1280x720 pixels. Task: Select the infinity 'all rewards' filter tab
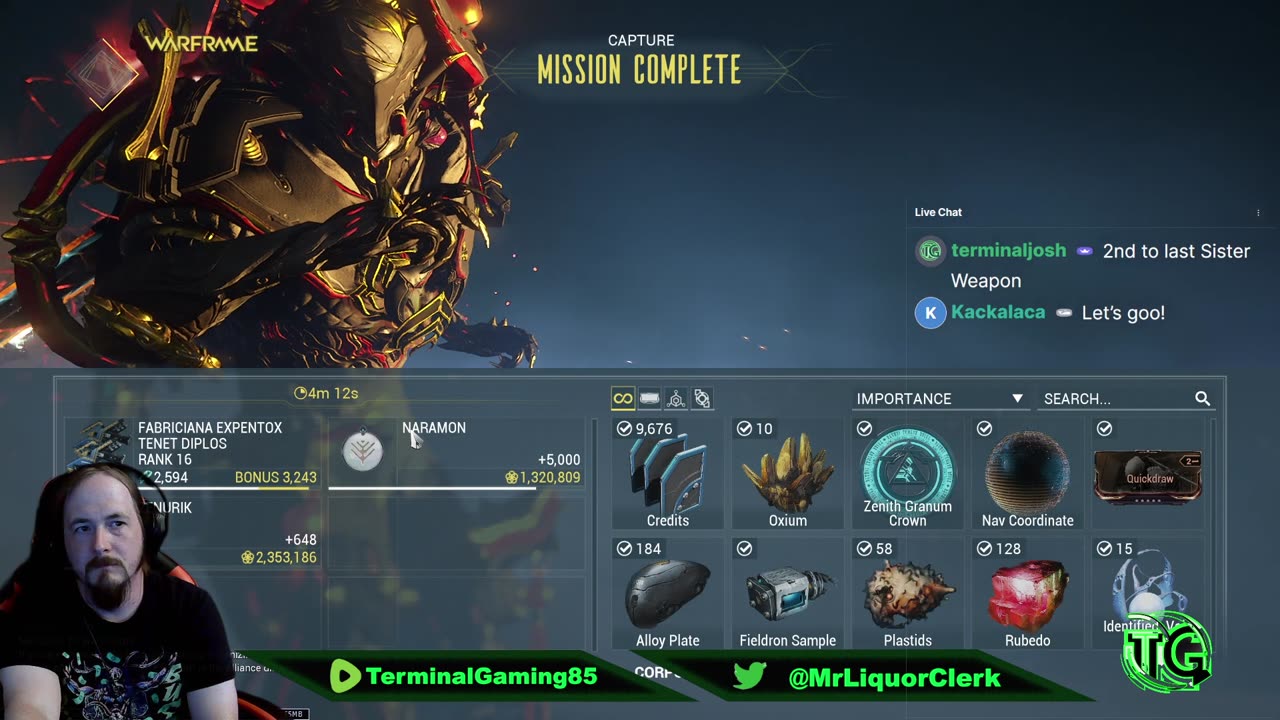click(623, 399)
